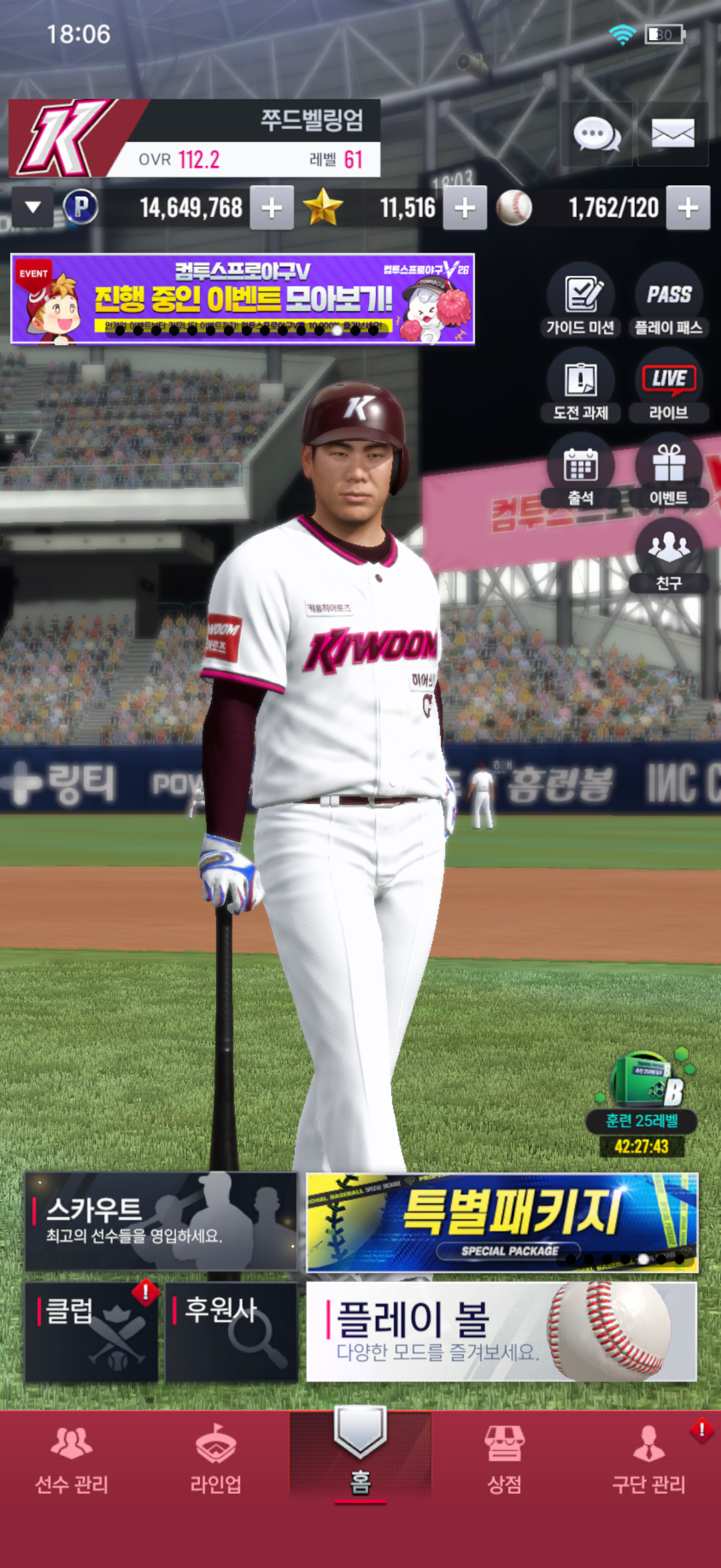Viewport: 721px width, 1568px height.
Task: Open the 플레이 패스 PASS menu
Action: [668, 301]
